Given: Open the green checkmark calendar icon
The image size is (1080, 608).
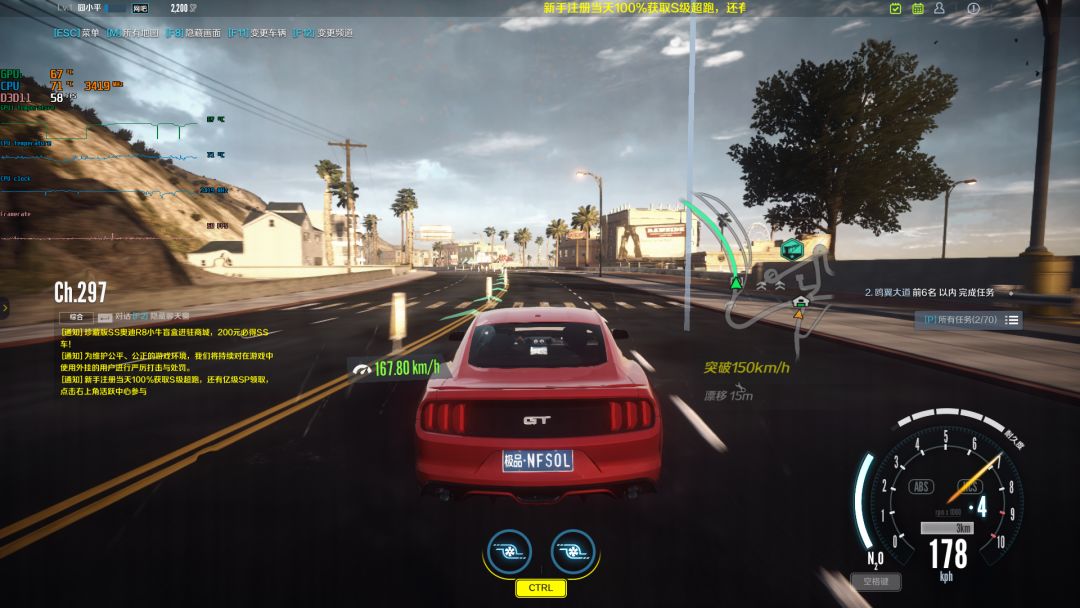Looking at the screenshot, I should 895,9.
